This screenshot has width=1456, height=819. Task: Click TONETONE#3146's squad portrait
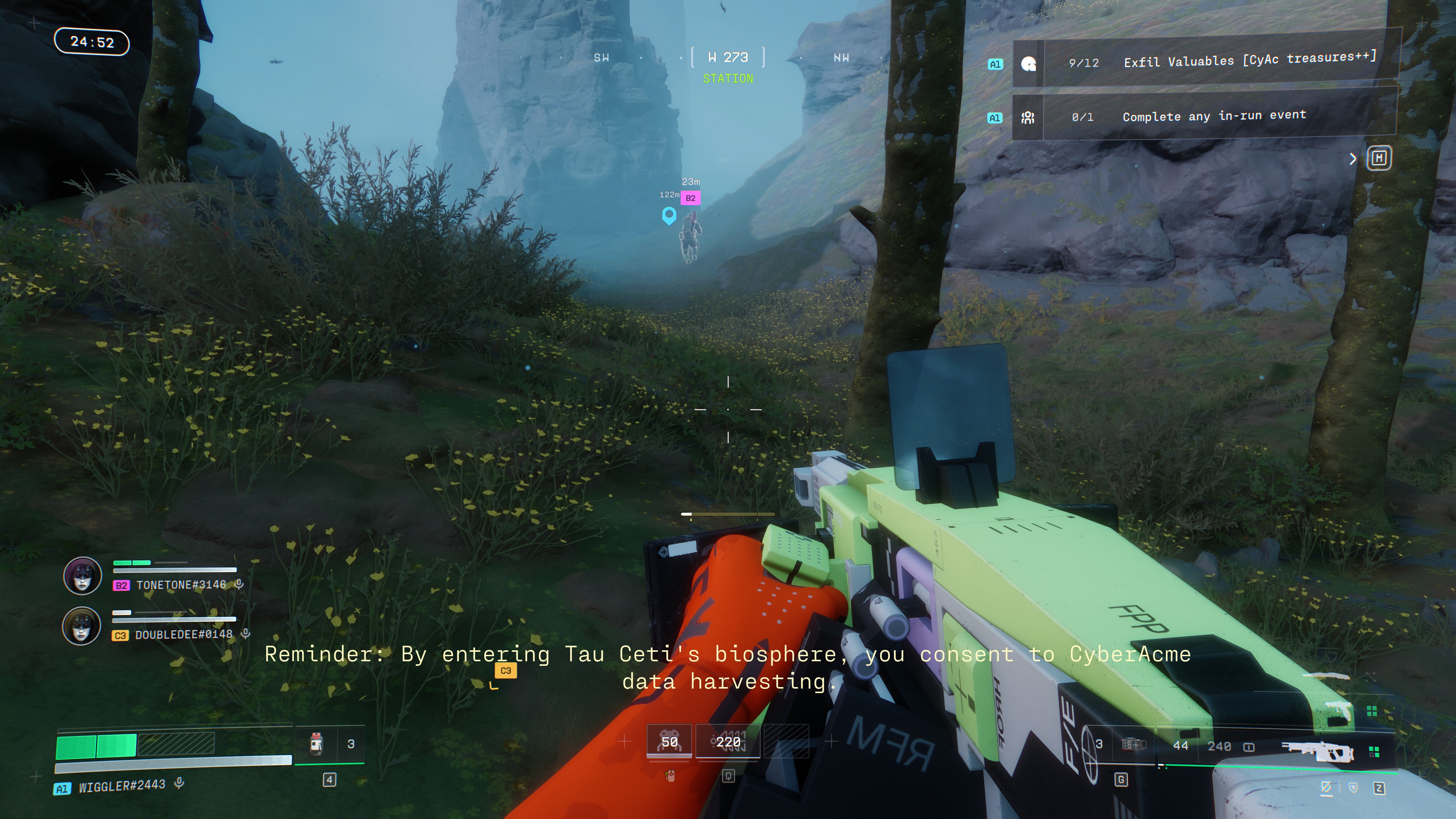[83, 576]
